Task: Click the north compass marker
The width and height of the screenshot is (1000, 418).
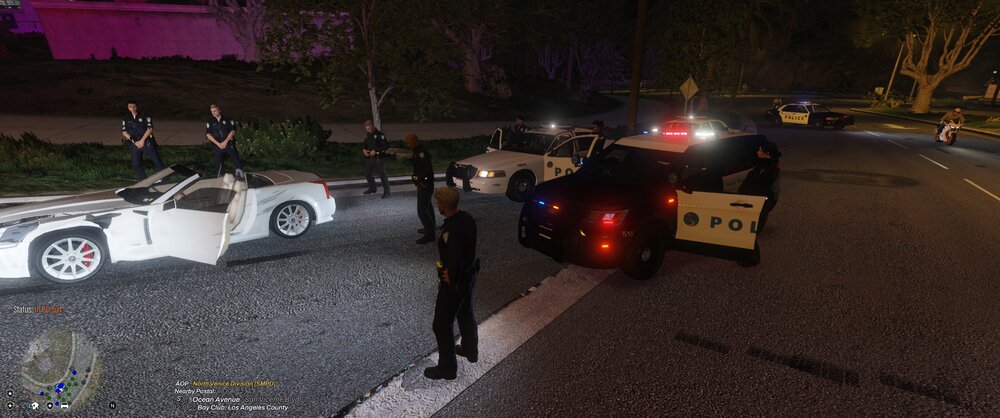Action: pos(112,405)
